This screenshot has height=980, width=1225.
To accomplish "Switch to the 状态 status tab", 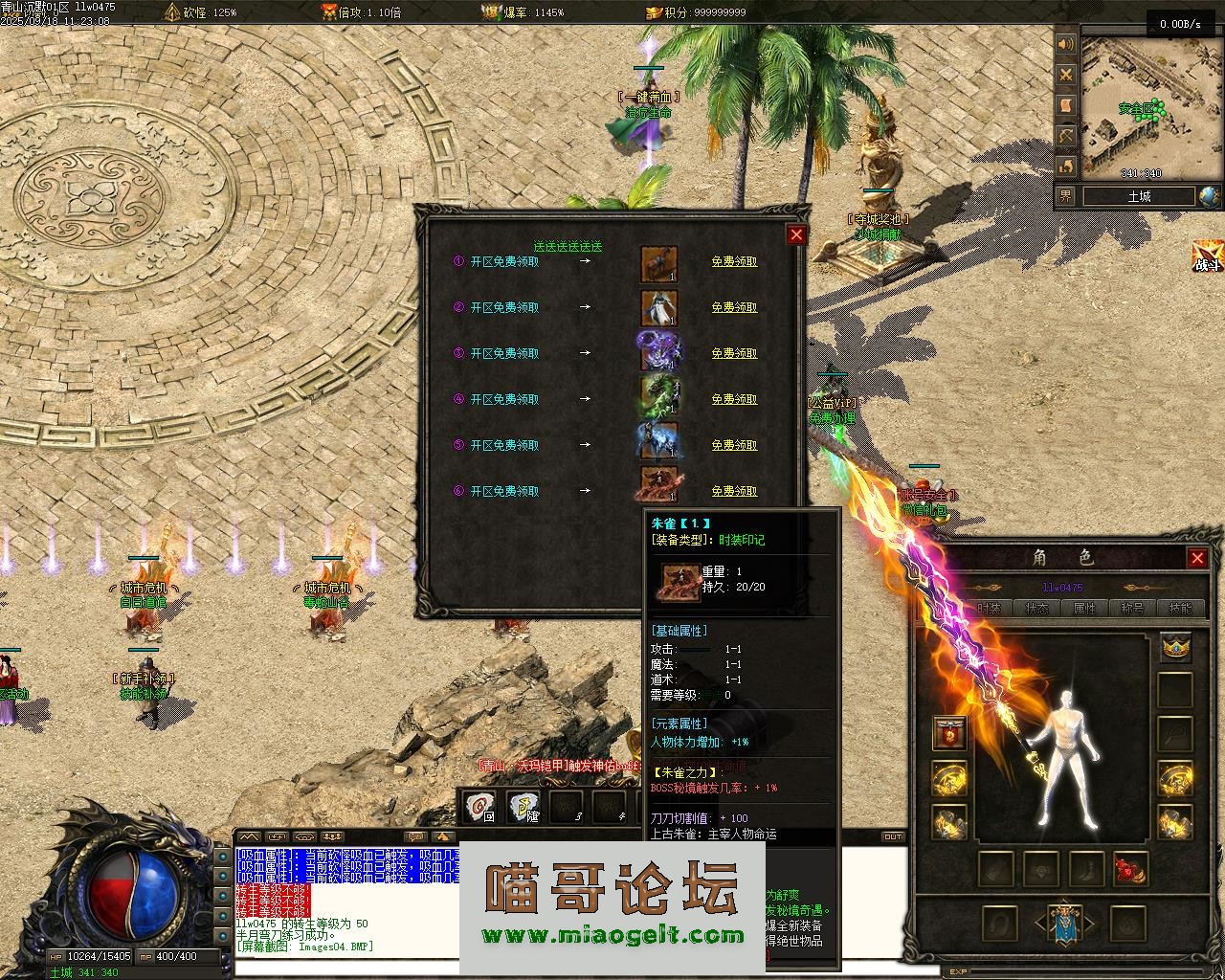I will 1037,609.
